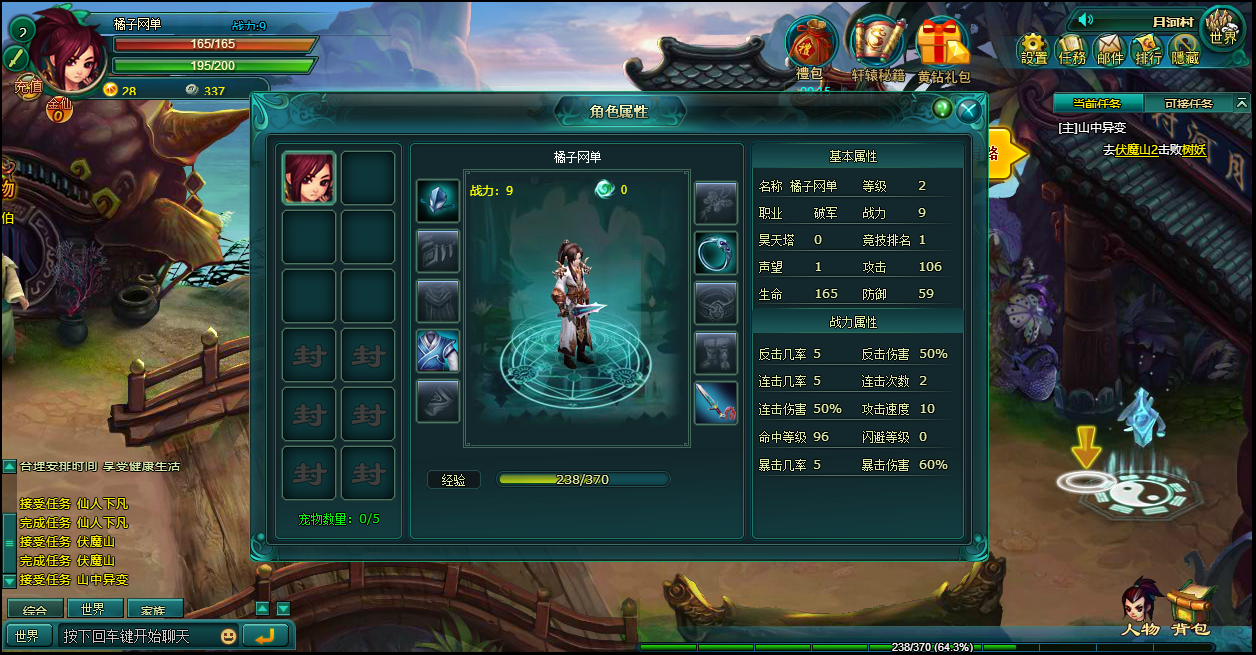Select the equipped sword weapon slot
The height and width of the screenshot is (655, 1256).
tap(715, 402)
